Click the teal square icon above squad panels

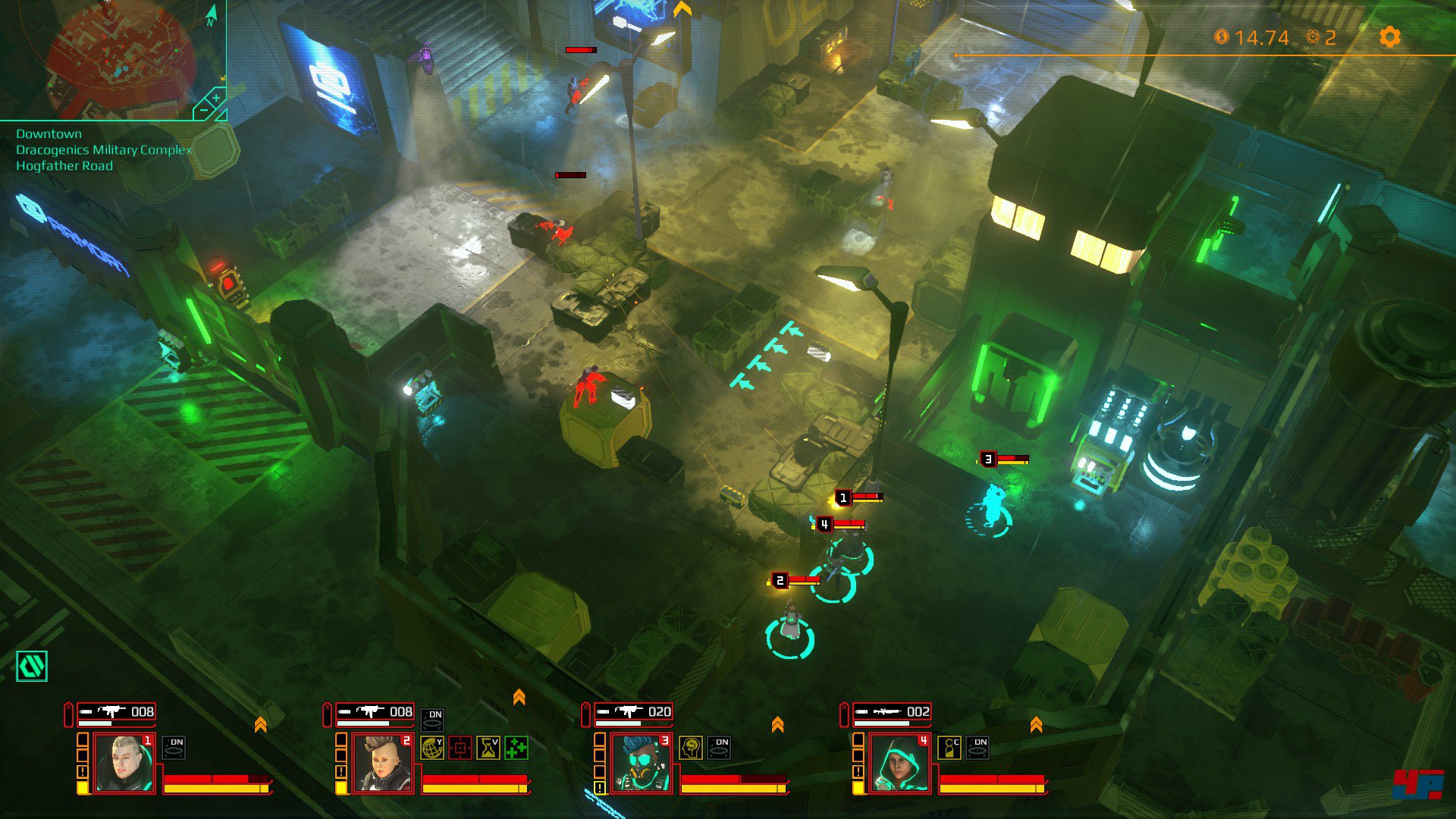[32, 667]
